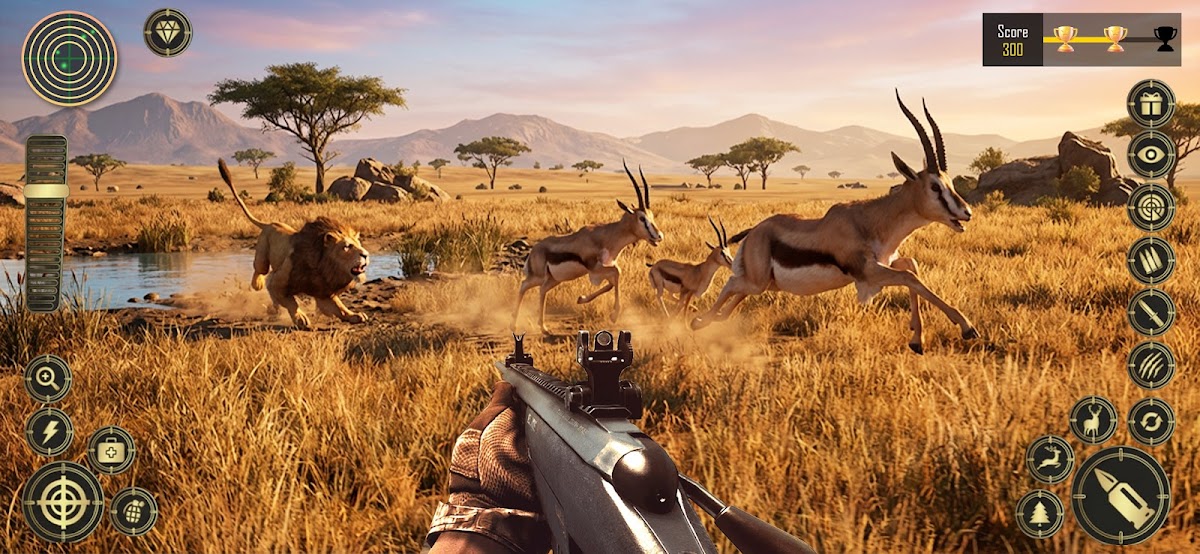Open the circular radar minimap

[70, 58]
